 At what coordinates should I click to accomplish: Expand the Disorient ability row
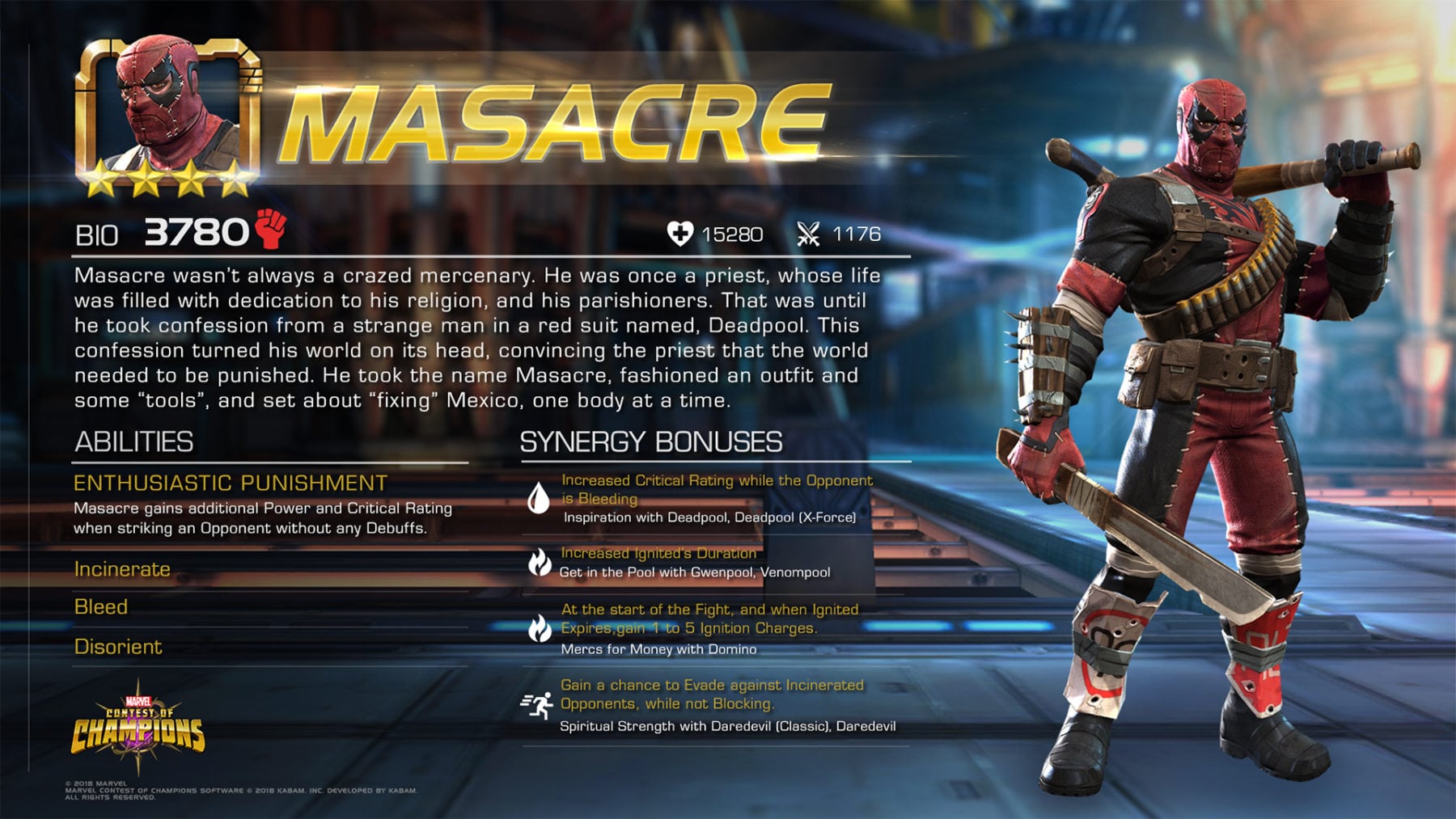118,647
